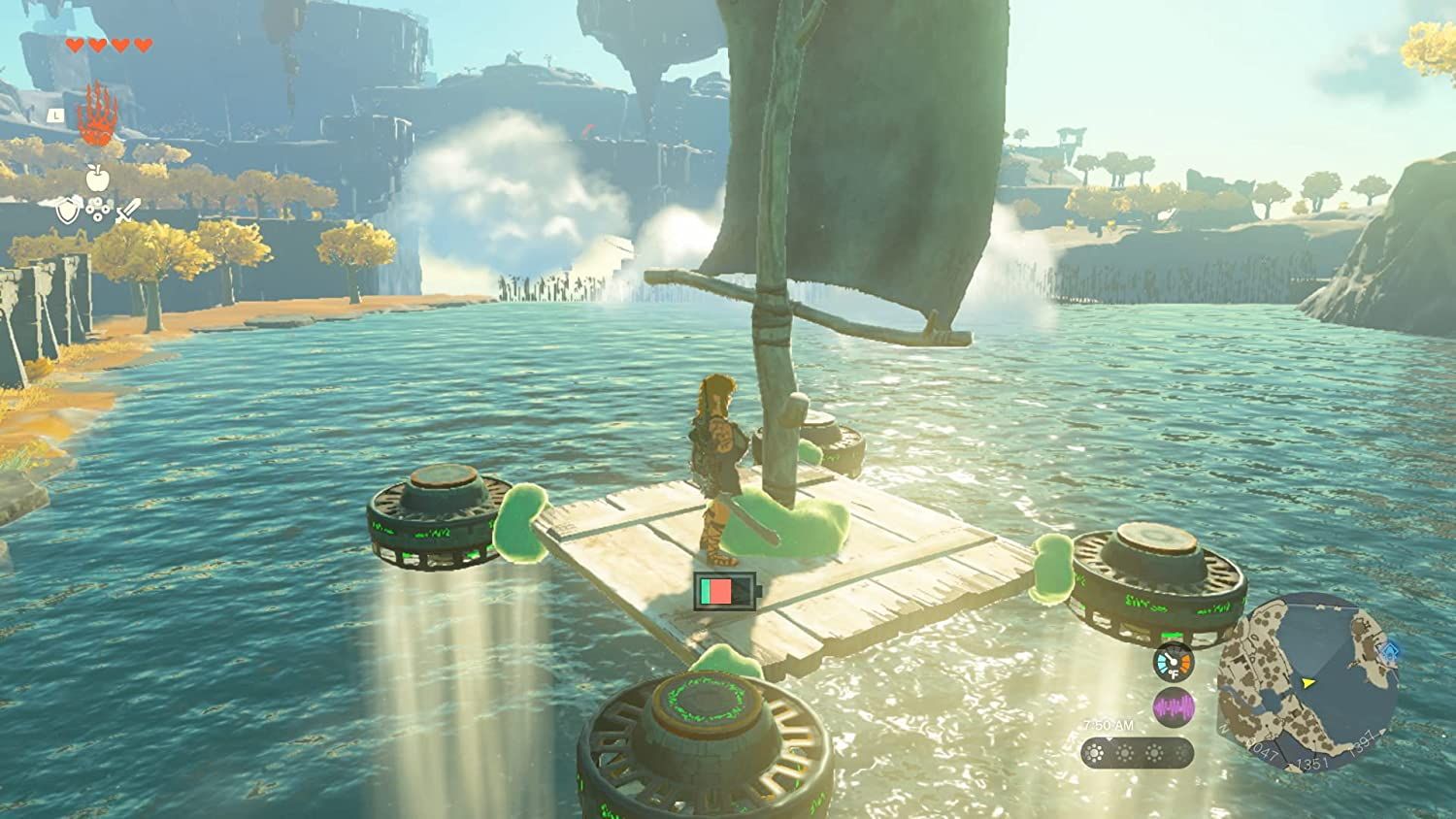The width and height of the screenshot is (1456, 819).
Task: Select the materials seeds icon between shield and sword
Action: [x=96, y=210]
